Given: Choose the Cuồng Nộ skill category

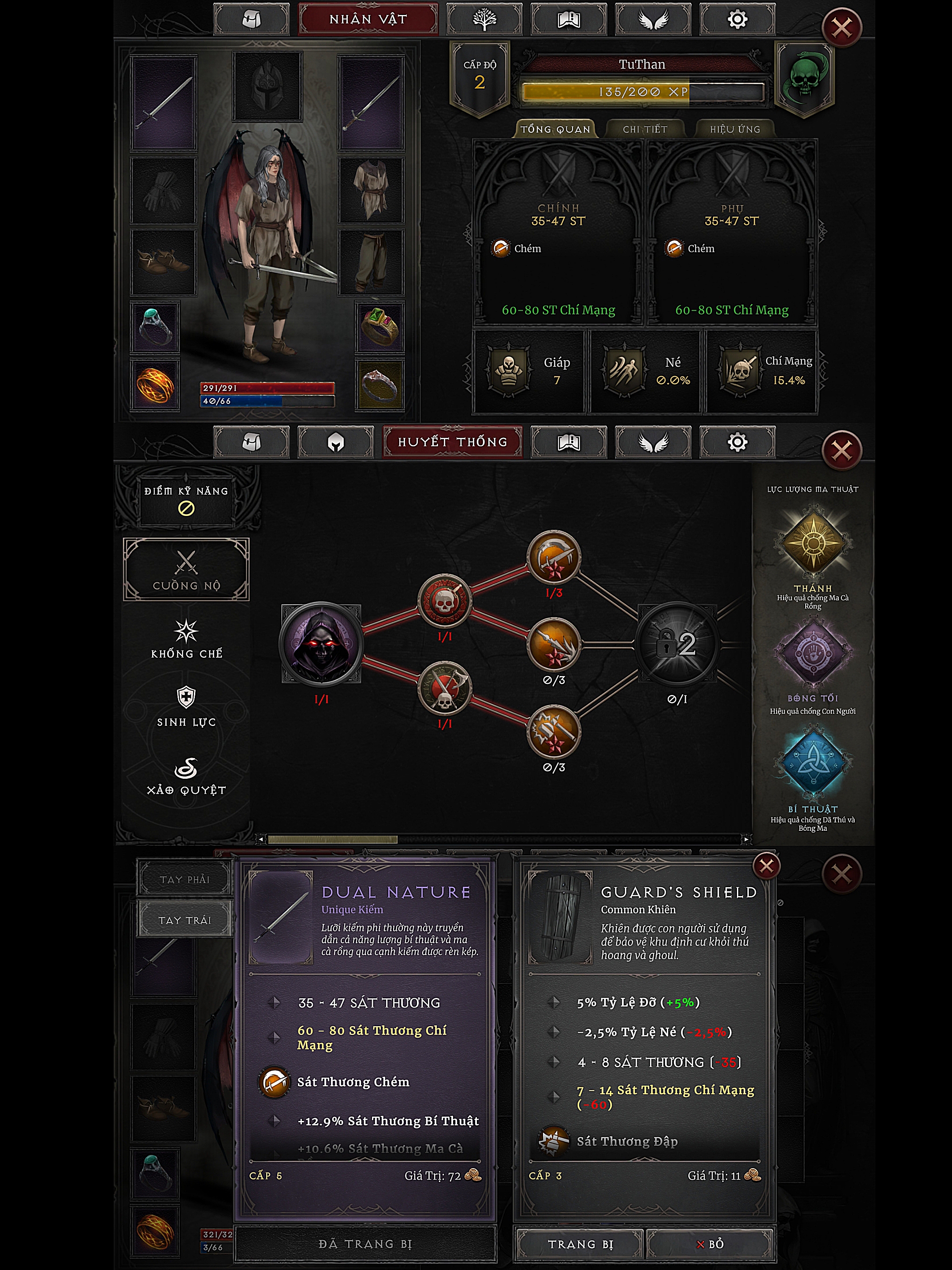Looking at the screenshot, I should click(x=186, y=570).
